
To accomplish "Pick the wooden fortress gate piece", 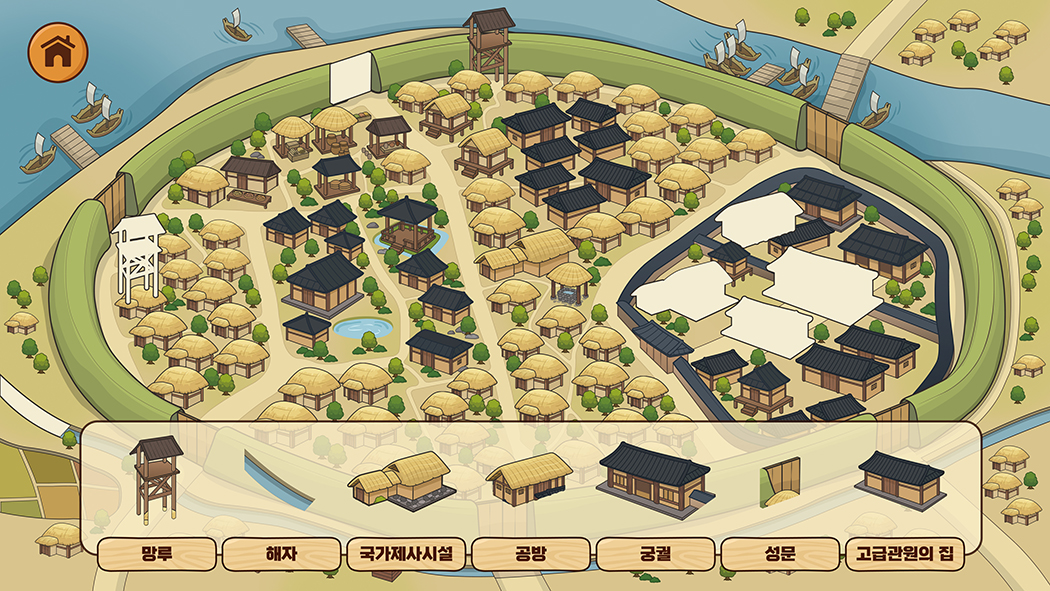I will 780,481.
